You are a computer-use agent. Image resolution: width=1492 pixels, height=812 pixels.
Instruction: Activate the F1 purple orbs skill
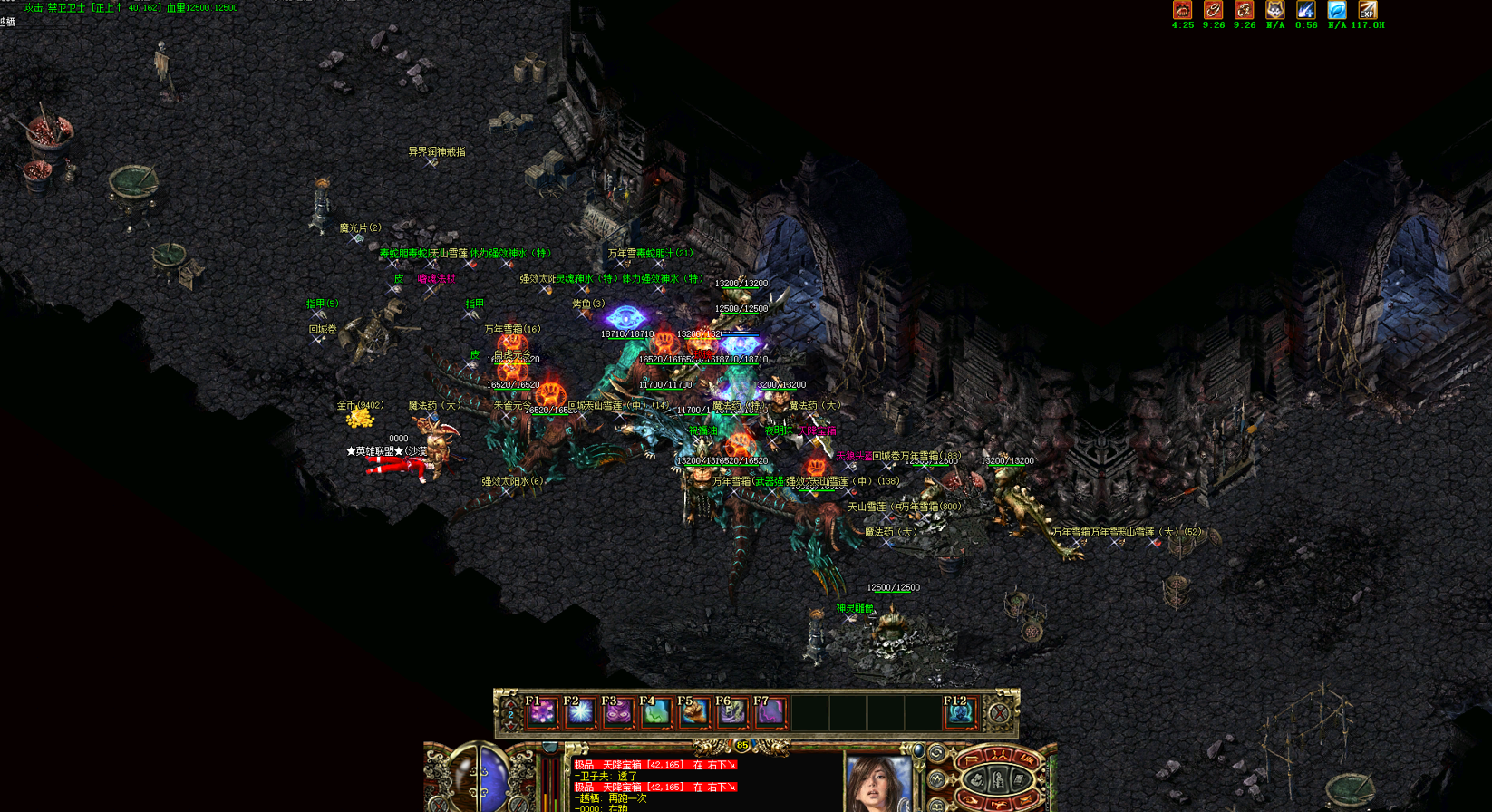click(x=542, y=713)
